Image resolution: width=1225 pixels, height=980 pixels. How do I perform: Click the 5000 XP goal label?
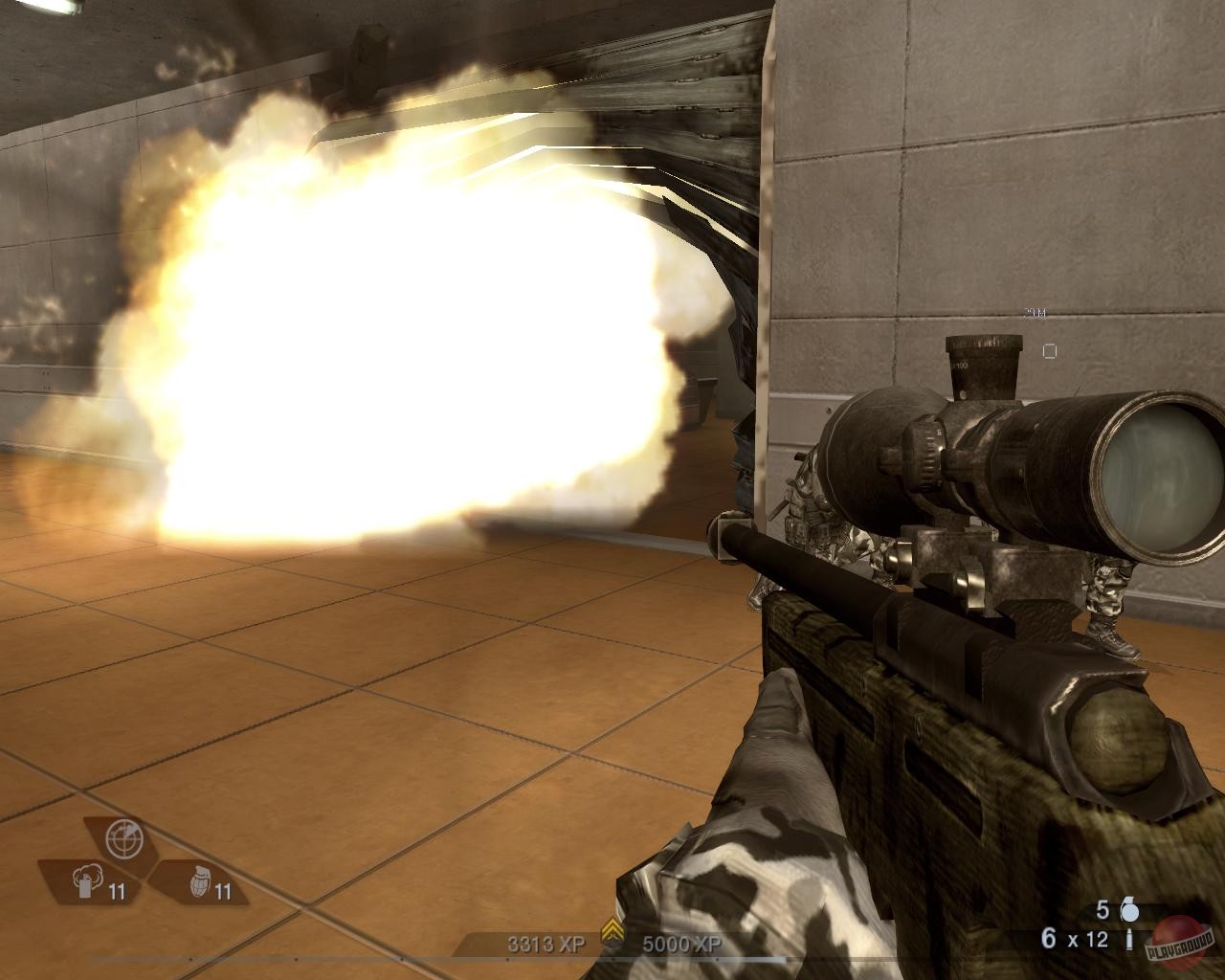pyautogui.click(x=681, y=942)
